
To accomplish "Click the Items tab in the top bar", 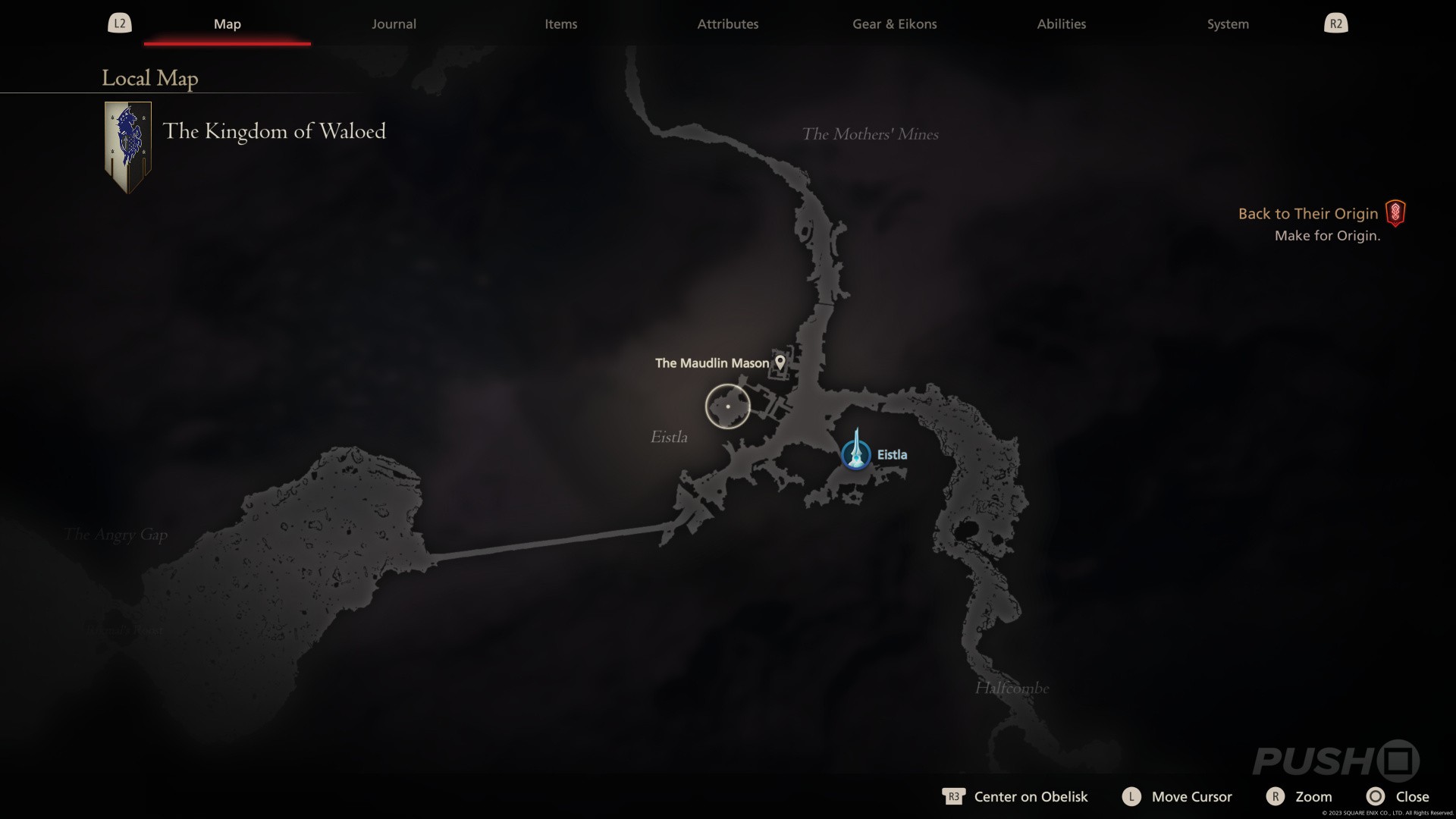I will point(560,24).
